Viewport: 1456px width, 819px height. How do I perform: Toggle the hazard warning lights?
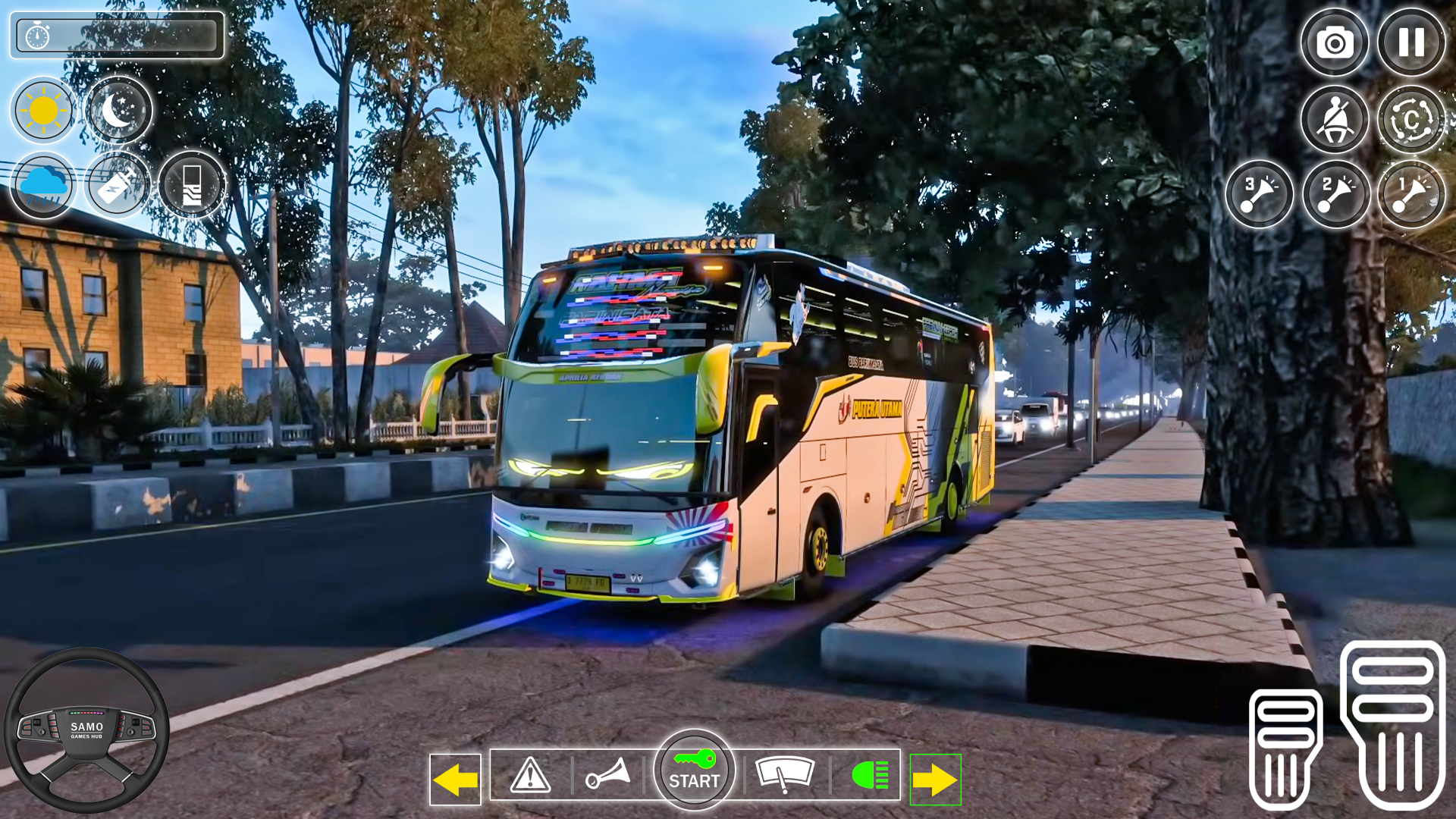(x=530, y=774)
